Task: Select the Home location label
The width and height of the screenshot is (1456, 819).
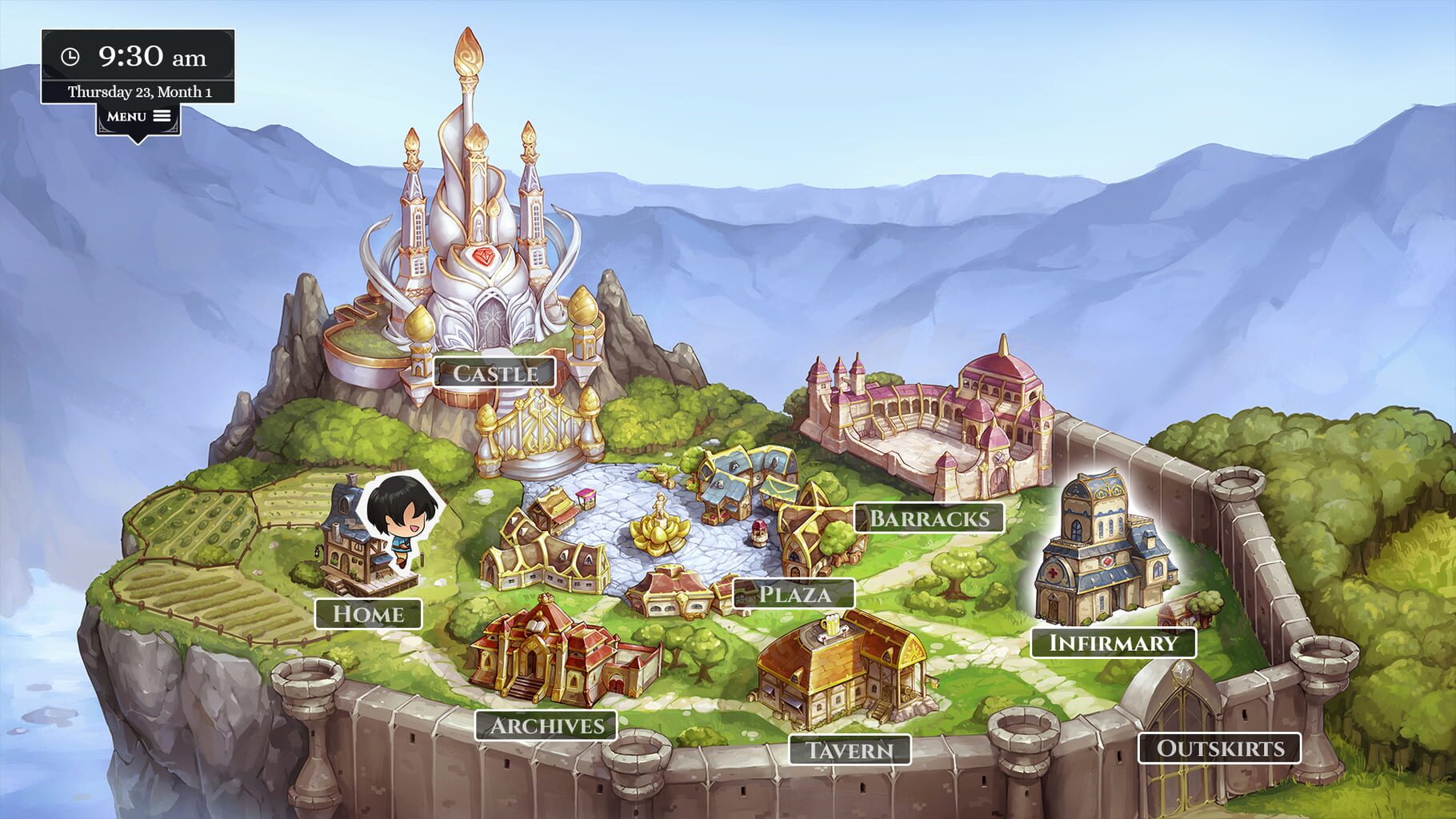Action: 370,615
